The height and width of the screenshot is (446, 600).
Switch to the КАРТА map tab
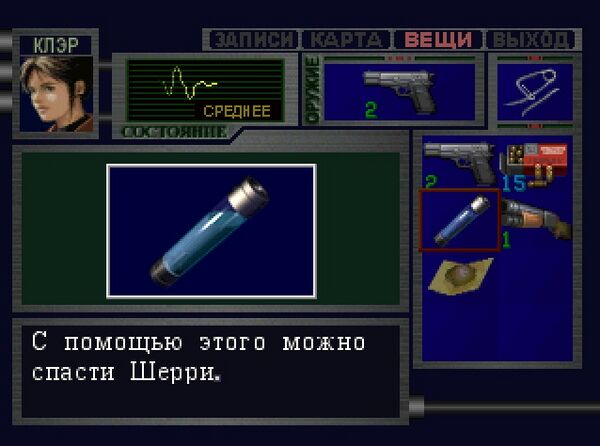tap(345, 40)
